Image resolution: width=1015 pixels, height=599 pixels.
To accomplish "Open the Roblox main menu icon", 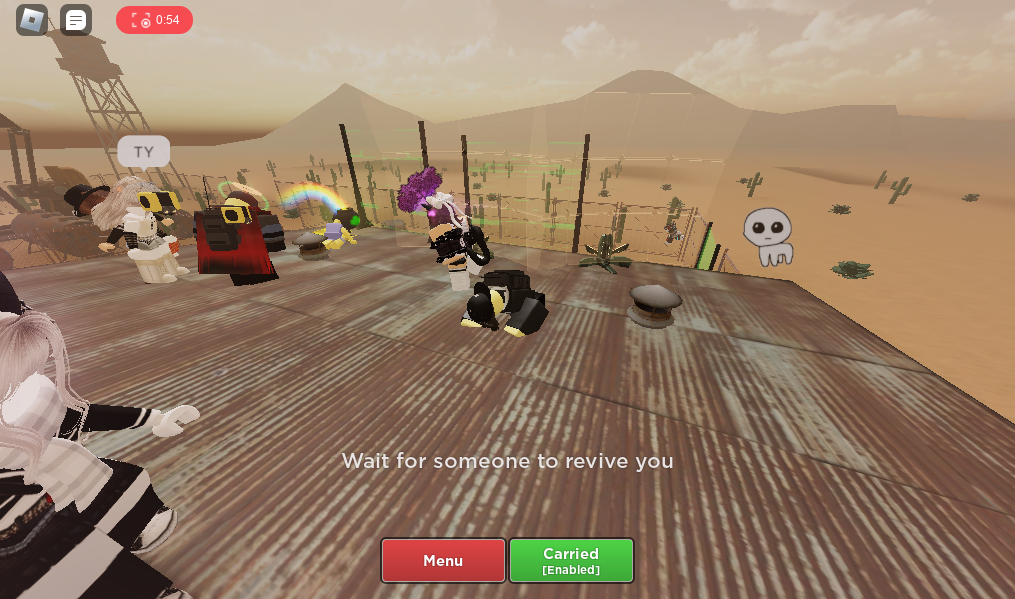I will click(32, 20).
